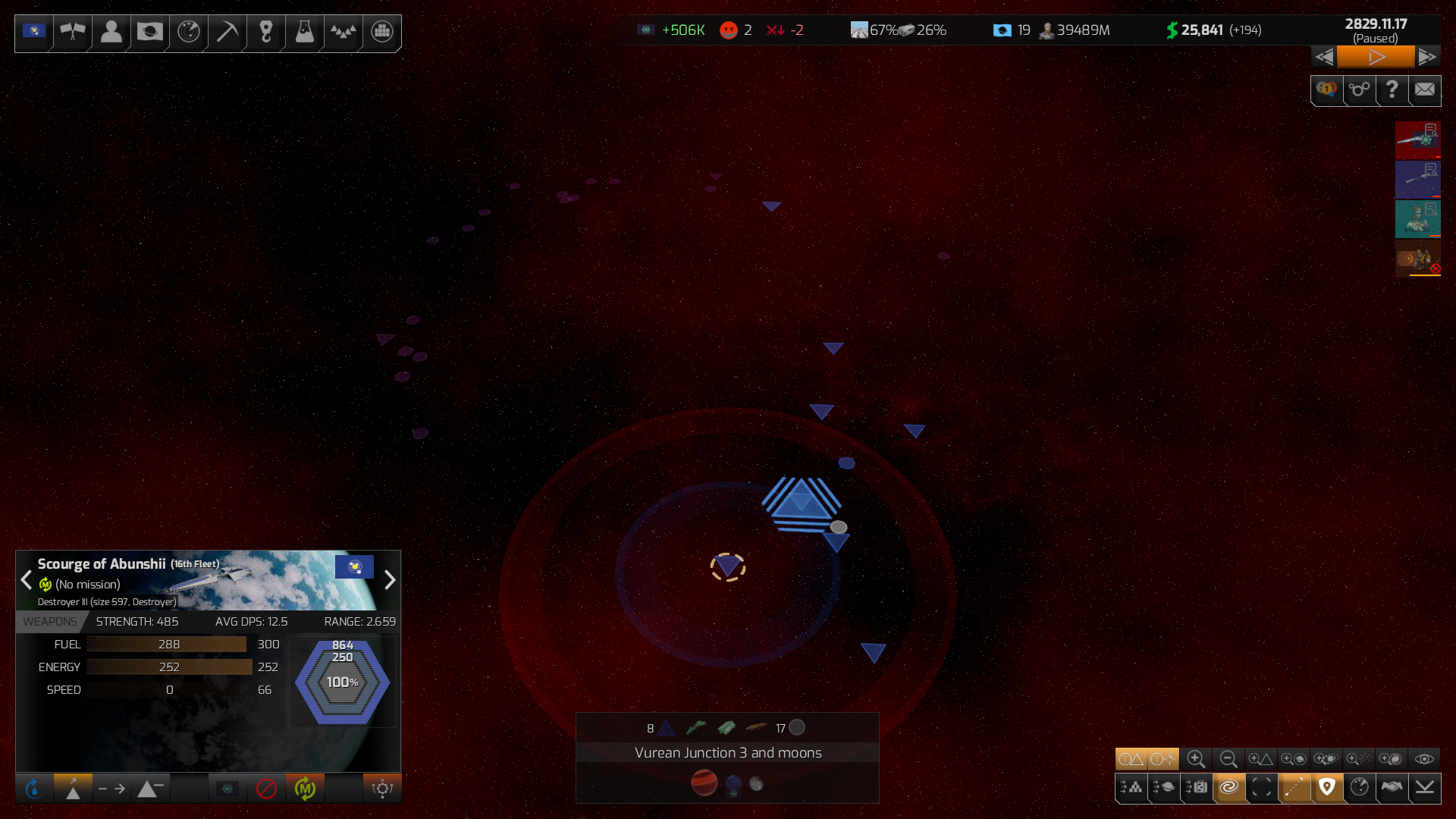Zoom in with the plus magnifier
This screenshot has height=819, width=1456.
(1196, 759)
